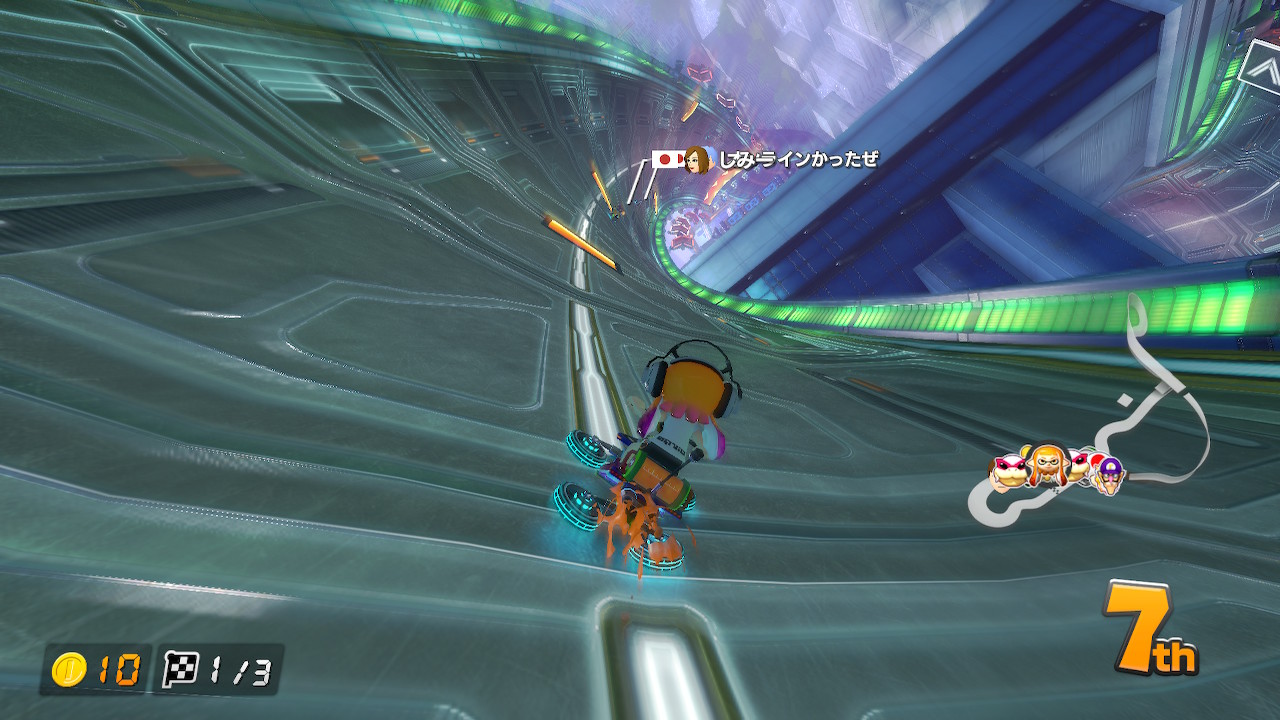Select Waluigi's icon on the course map
The width and height of the screenshot is (1280, 720).
(x=1108, y=474)
